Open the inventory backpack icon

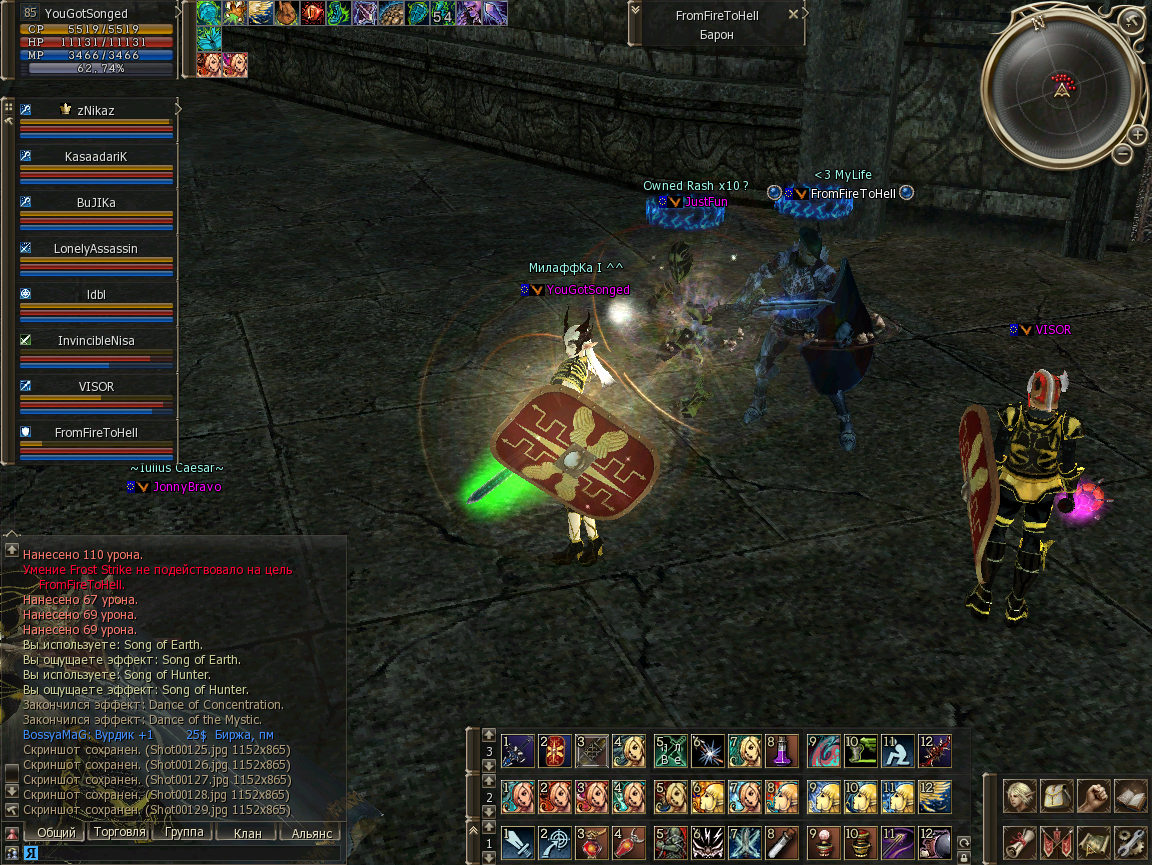tap(1056, 796)
